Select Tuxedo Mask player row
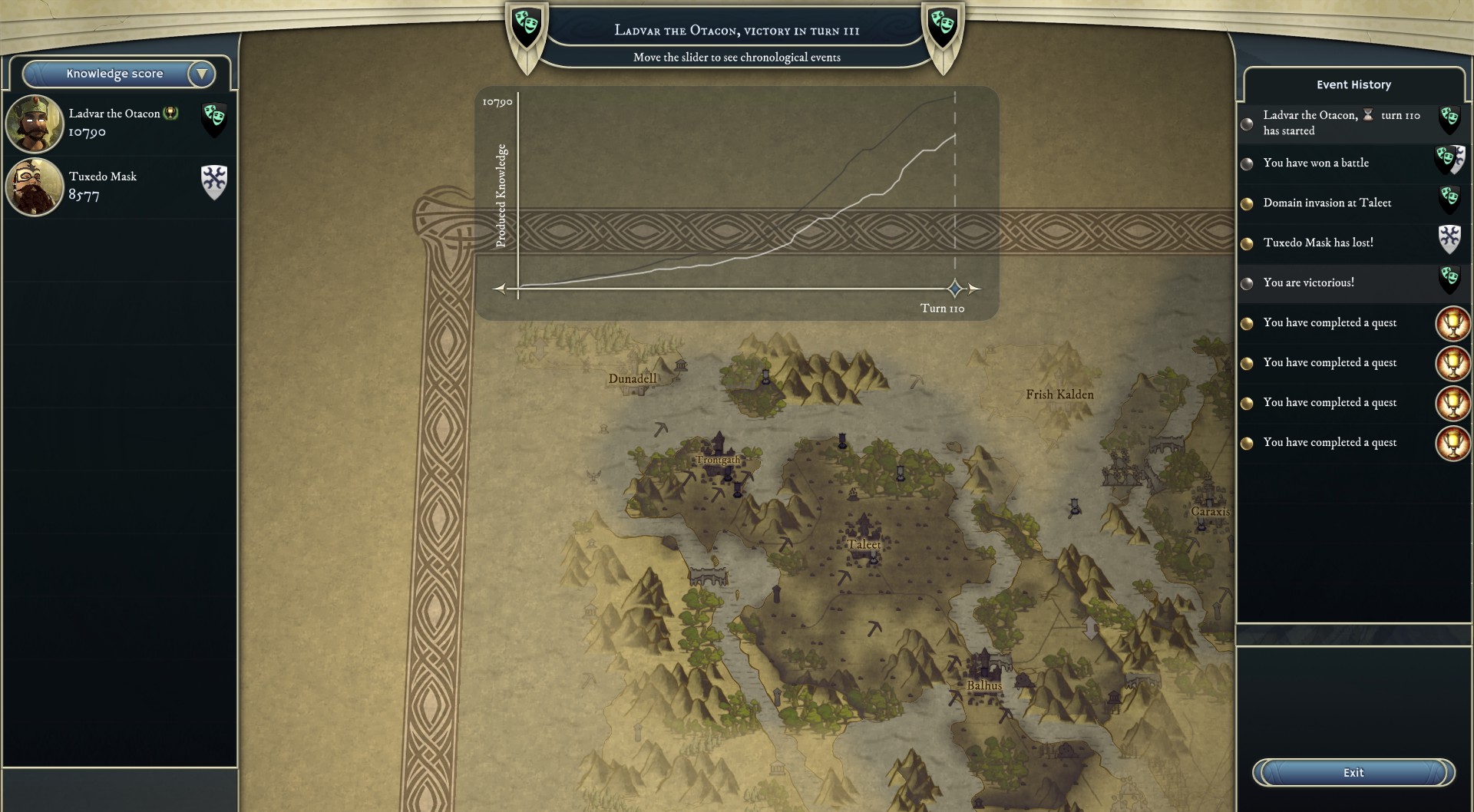1474x812 pixels. click(x=119, y=186)
